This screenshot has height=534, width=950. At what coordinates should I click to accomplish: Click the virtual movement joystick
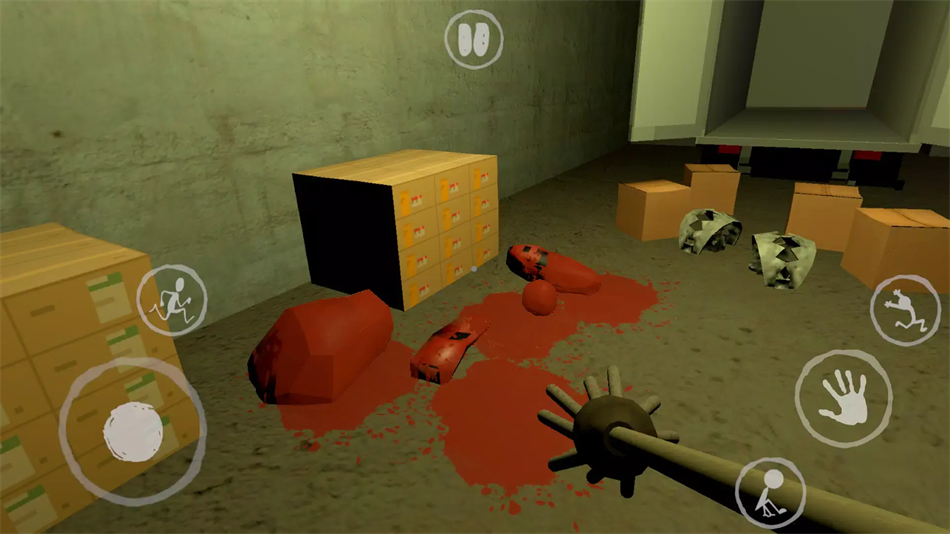[x=133, y=431]
